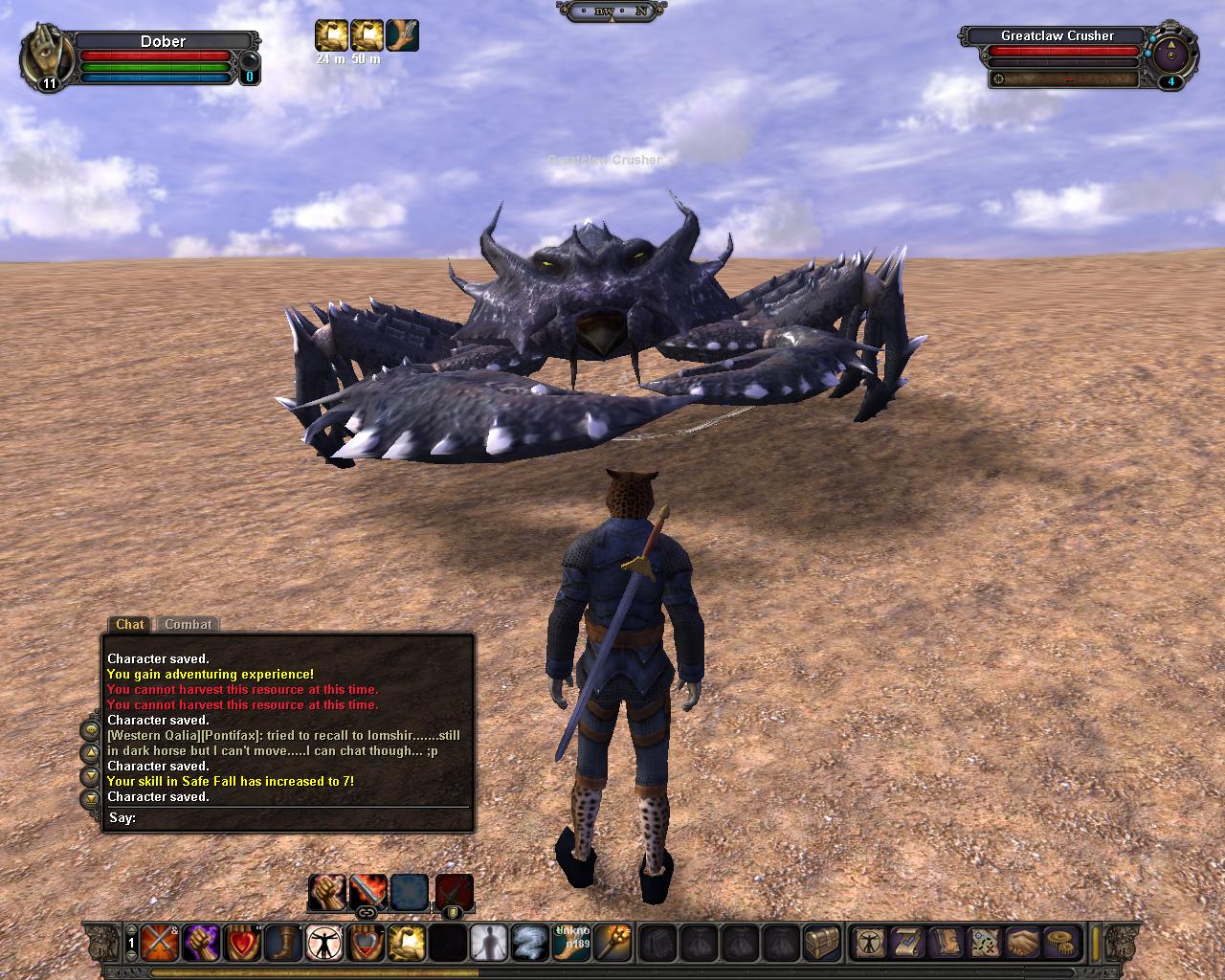Activate the red heart in hands ability
The height and width of the screenshot is (980, 1225).
(243, 943)
